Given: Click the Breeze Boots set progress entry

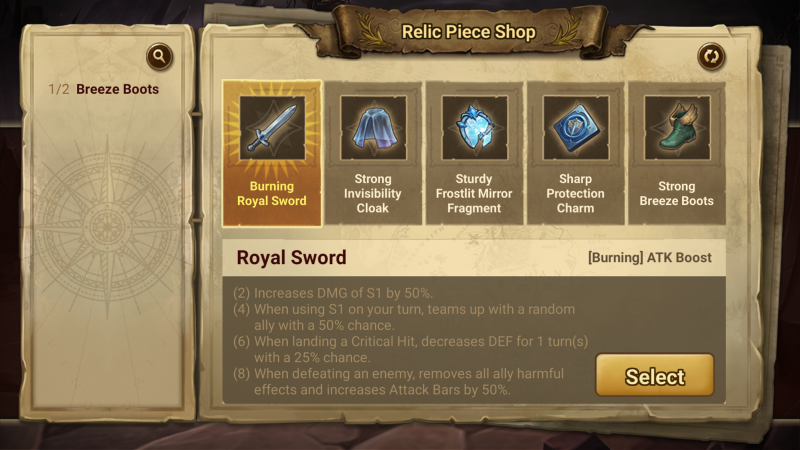Looking at the screenshot, I should click(104, 89).
